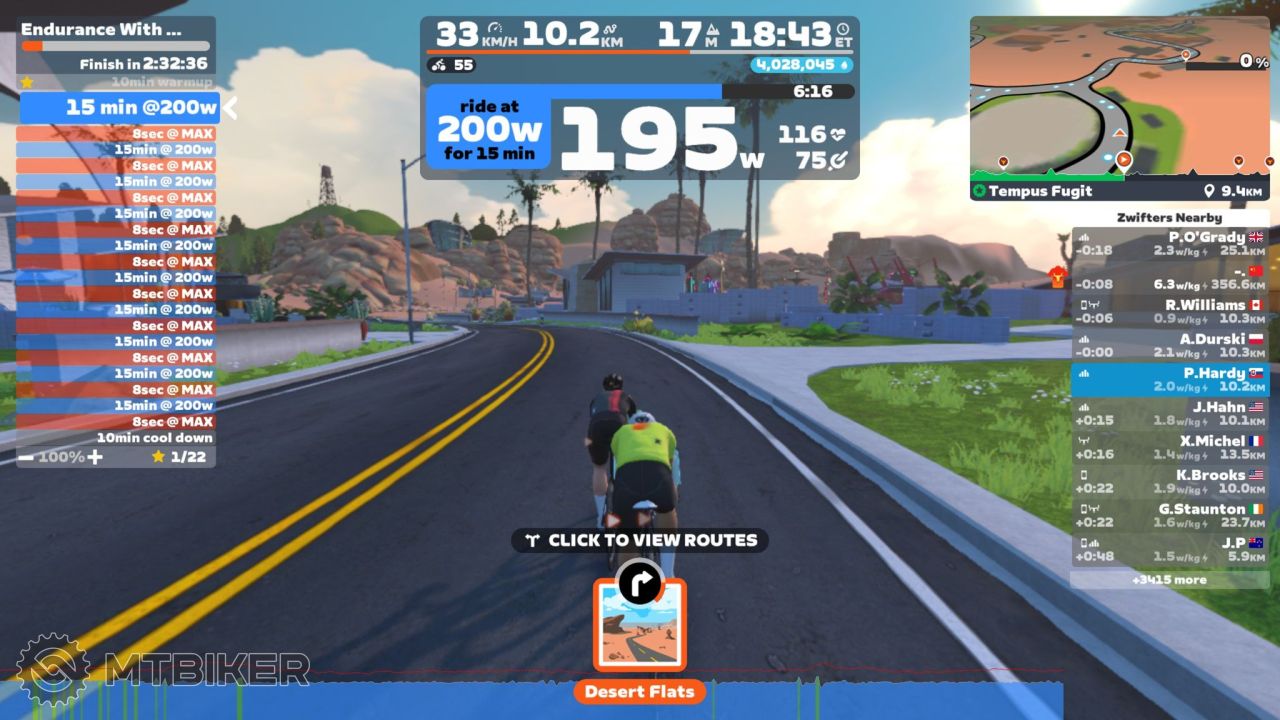1280x720 pixels.
Task: Click the right-turn arrow icon
Action: point(640,580)
